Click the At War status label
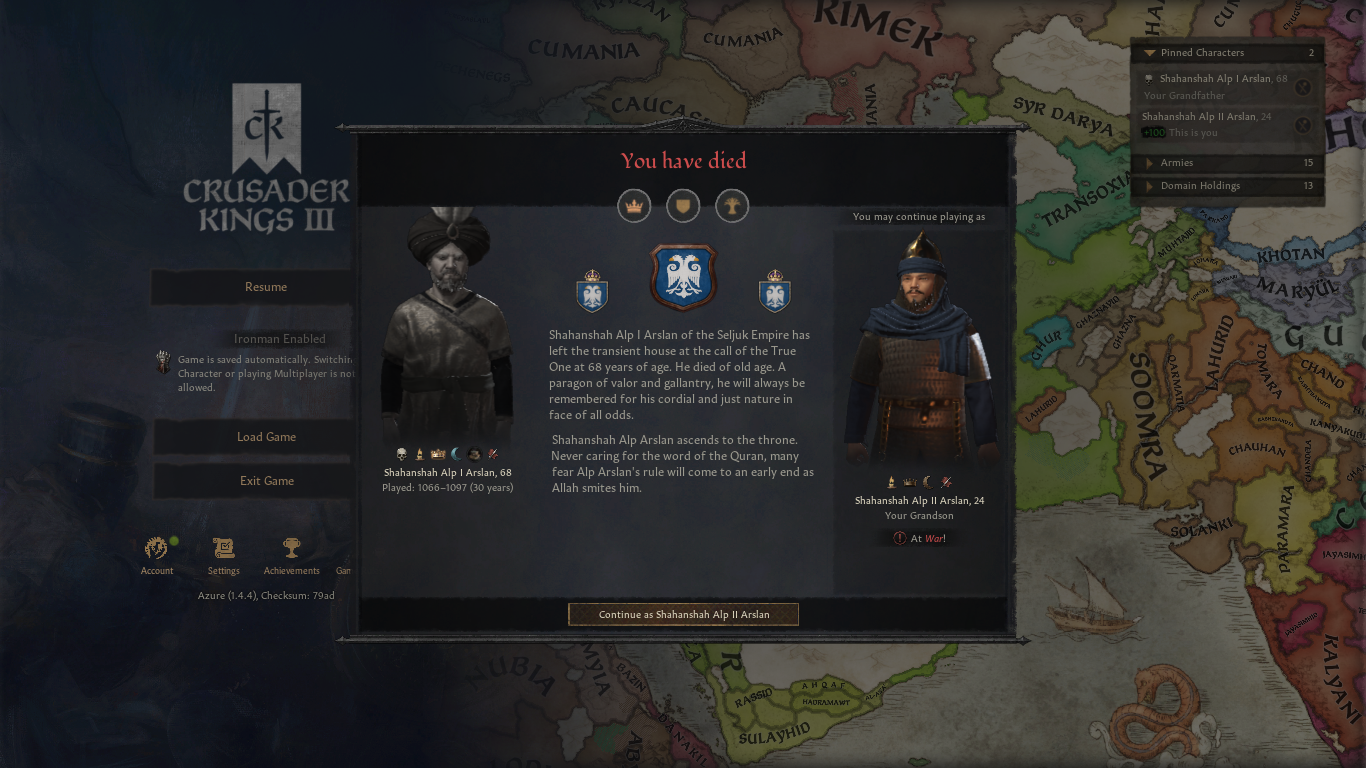 (x=918, y=537)
